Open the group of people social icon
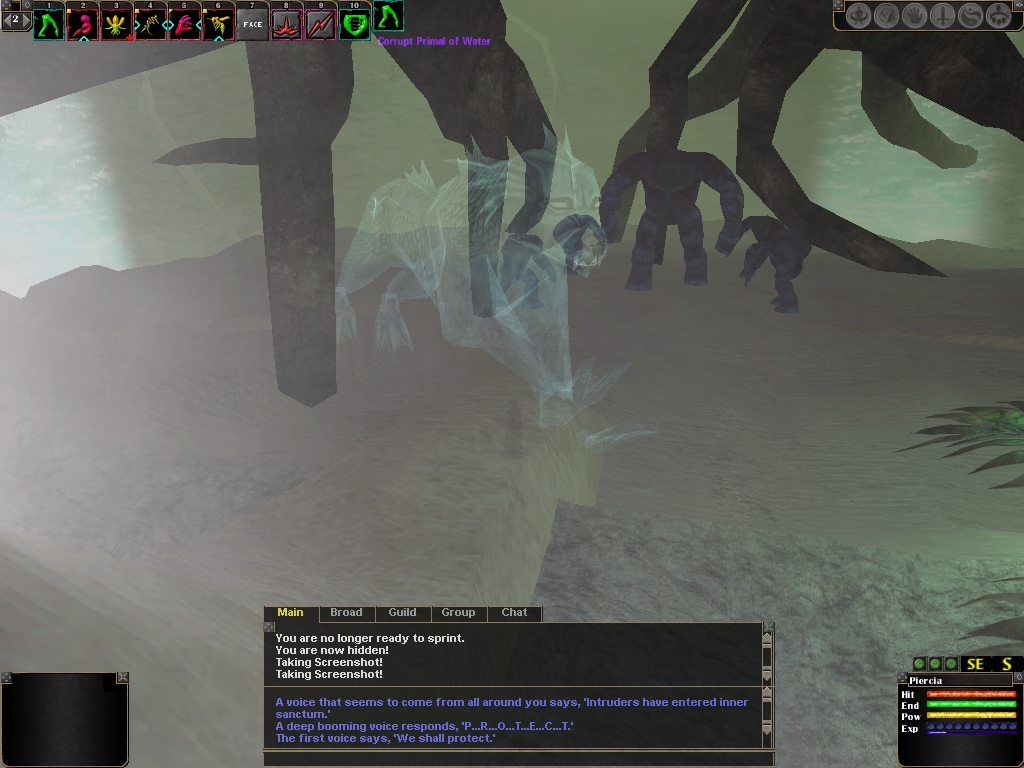1024x768 pixels. [x=998, y=16]
